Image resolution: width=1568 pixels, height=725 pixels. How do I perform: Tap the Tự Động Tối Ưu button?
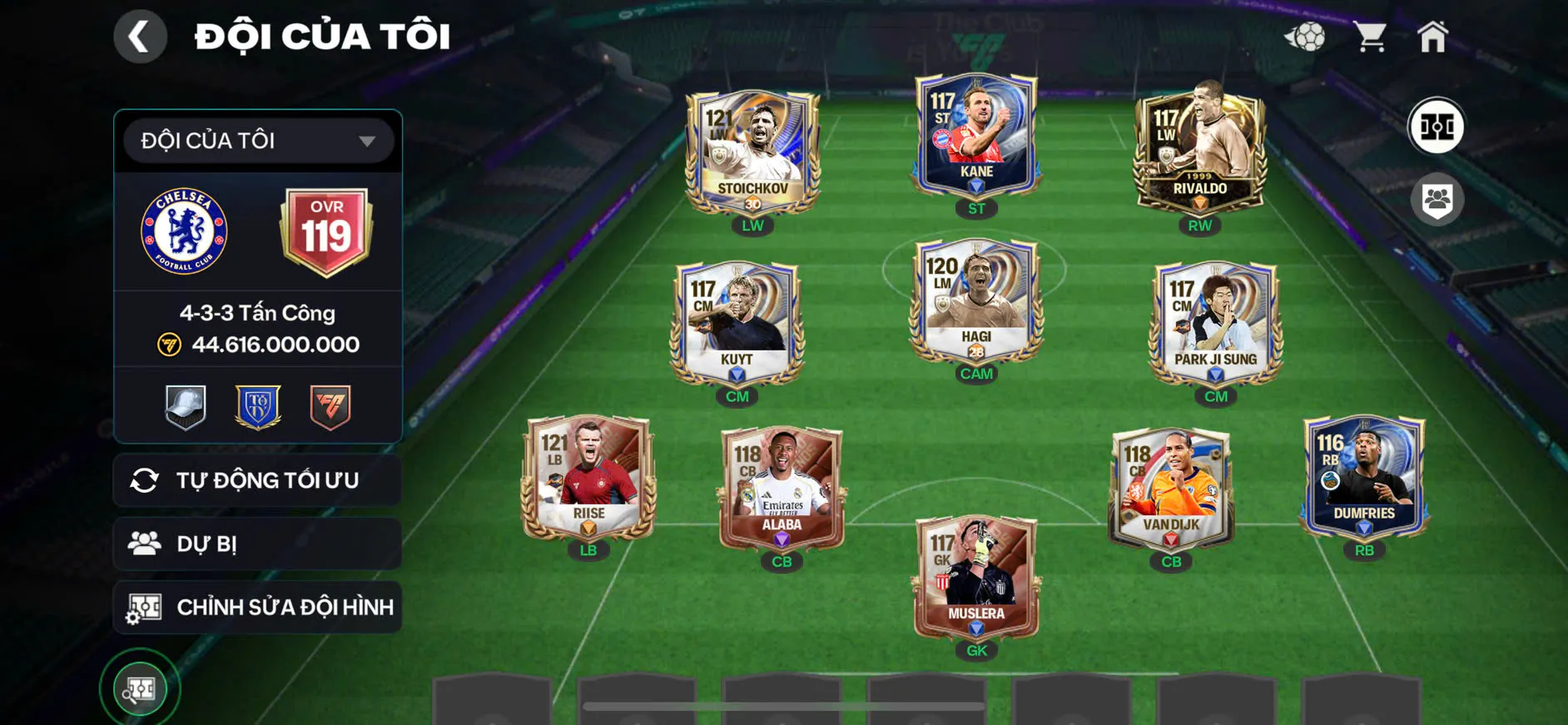click(x=258, y=480)
